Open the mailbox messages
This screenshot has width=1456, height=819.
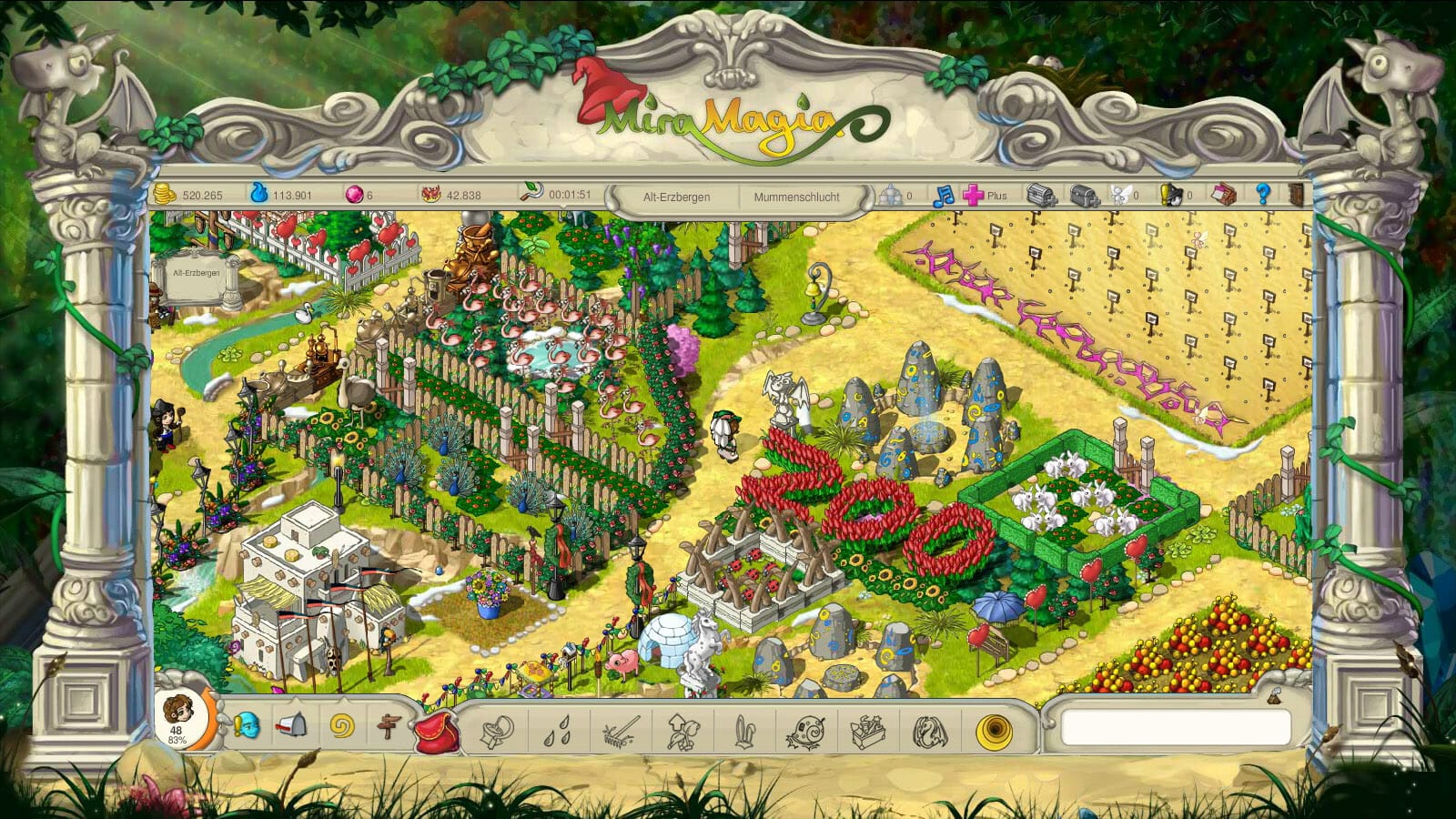pyautogui.click(x=292, y=725)
